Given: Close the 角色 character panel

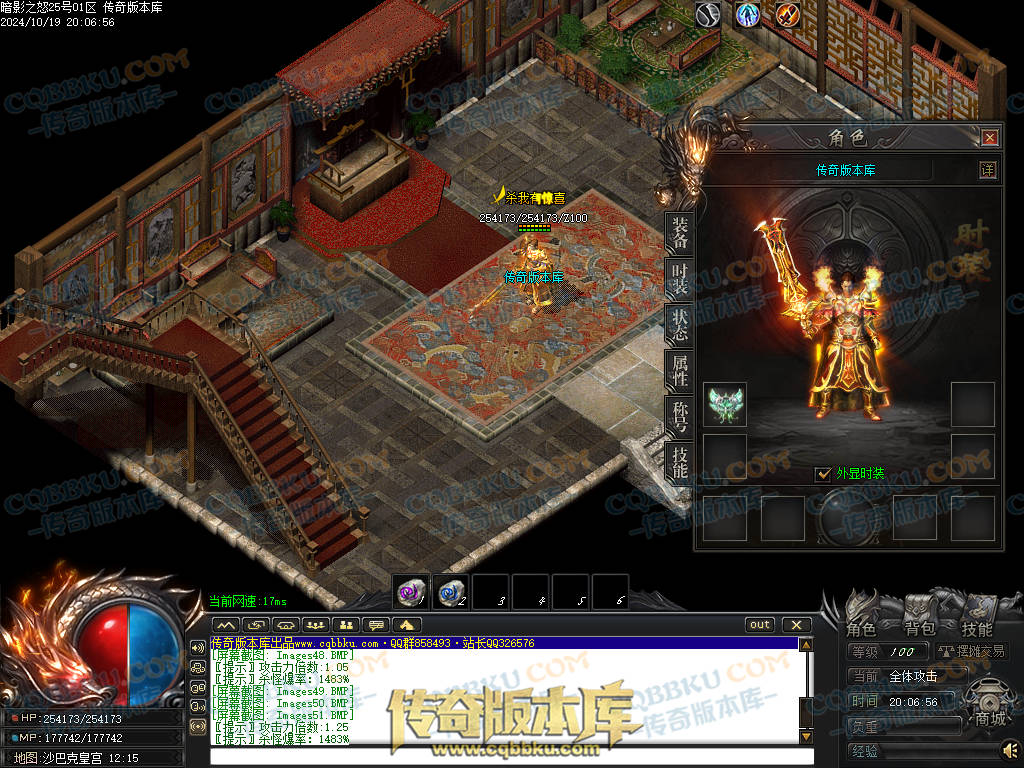Looking at the screenshot, I should pos(990,137).
